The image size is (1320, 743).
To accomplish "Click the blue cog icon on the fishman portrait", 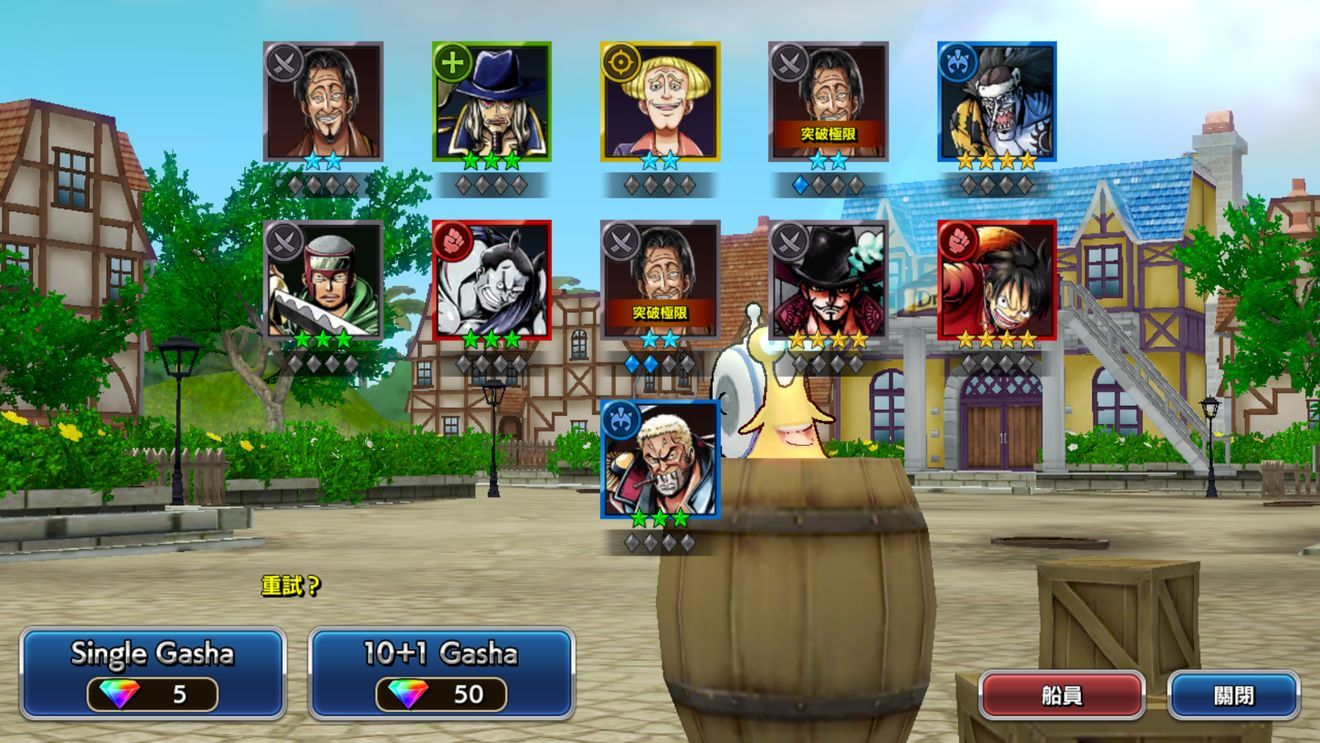I will click(x=961, y=63).
